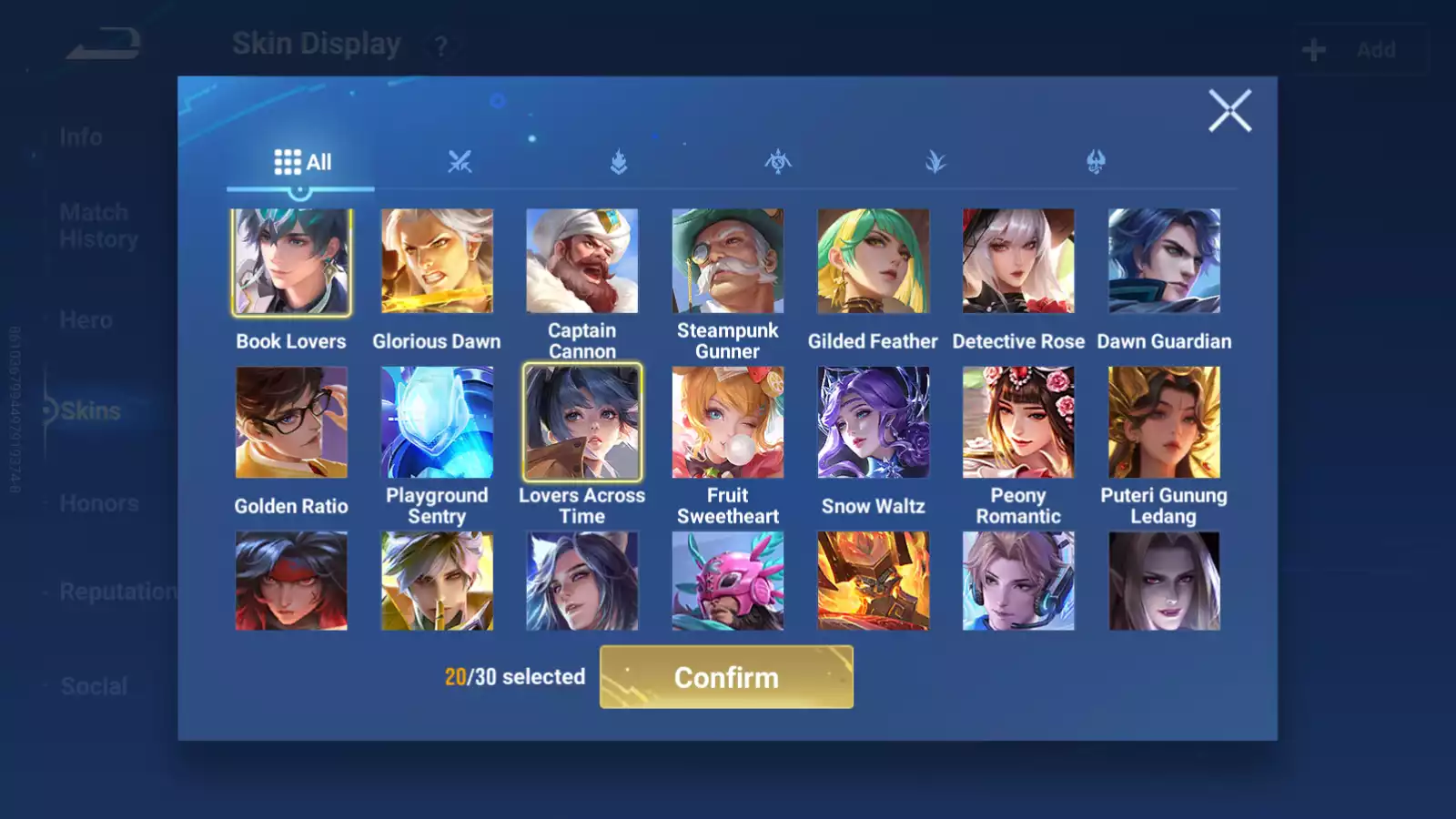Close the skin selection dialog
Viewport: 1456px width, 819px height.
1229,111
